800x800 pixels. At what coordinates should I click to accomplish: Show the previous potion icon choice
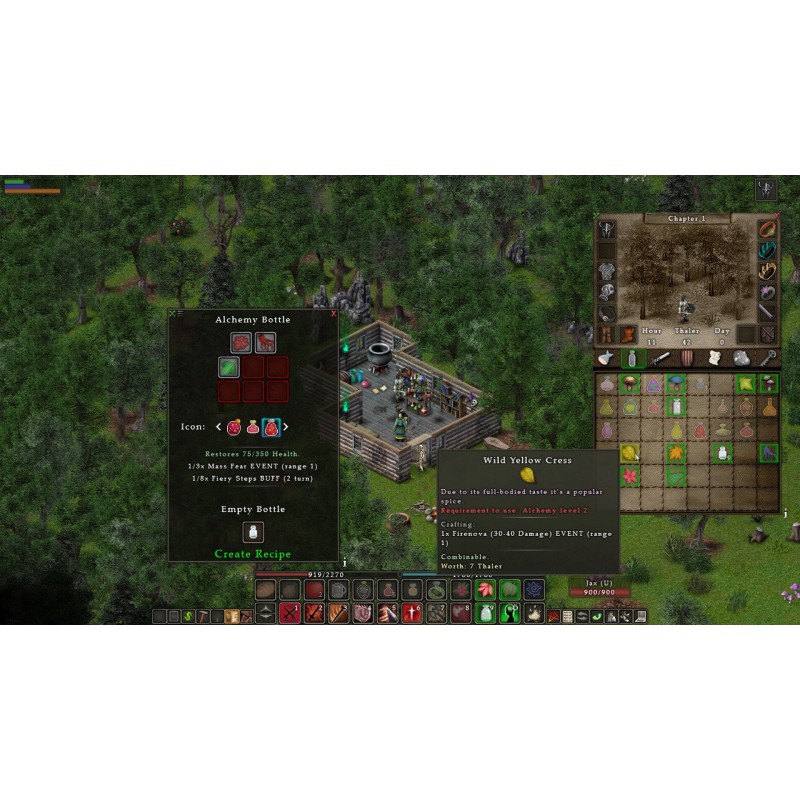[x=219, y=427]
